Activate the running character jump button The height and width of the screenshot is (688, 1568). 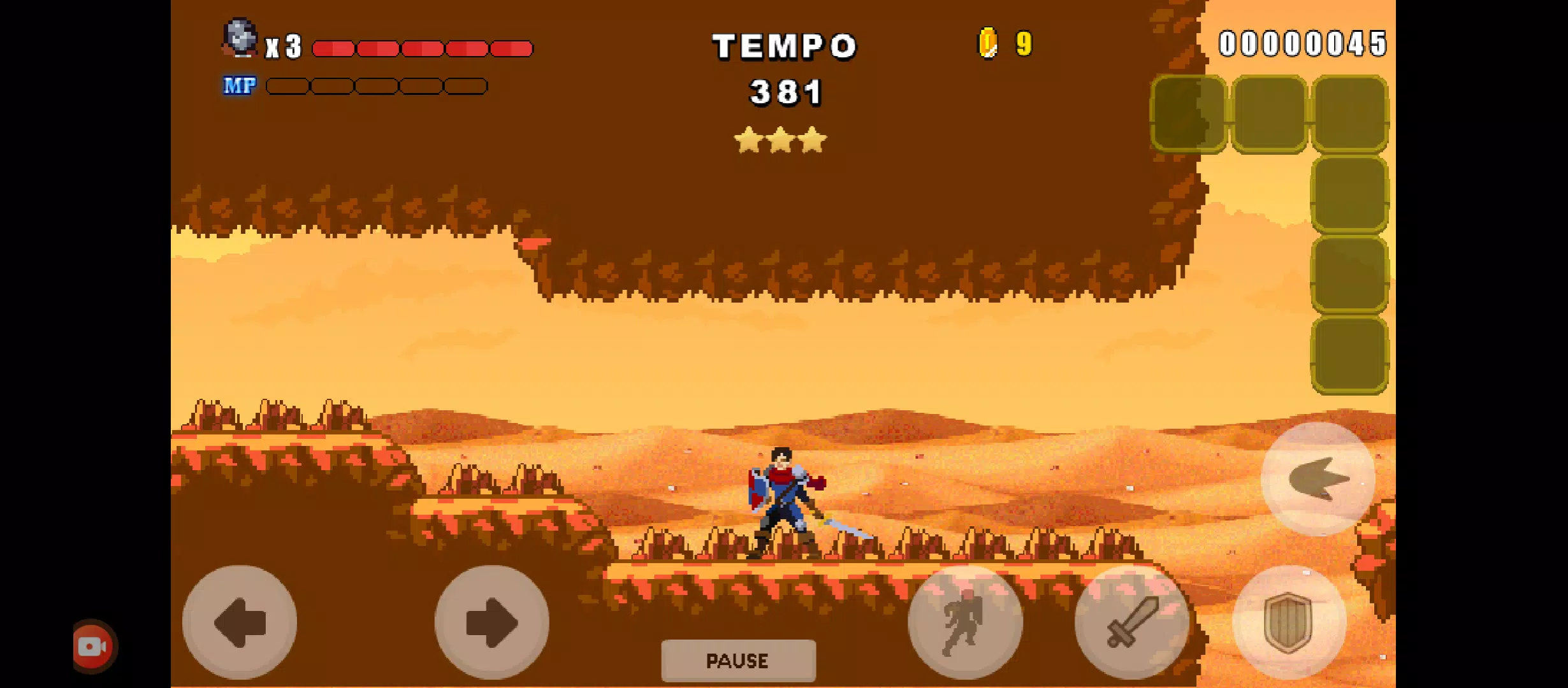coord(965,622)
